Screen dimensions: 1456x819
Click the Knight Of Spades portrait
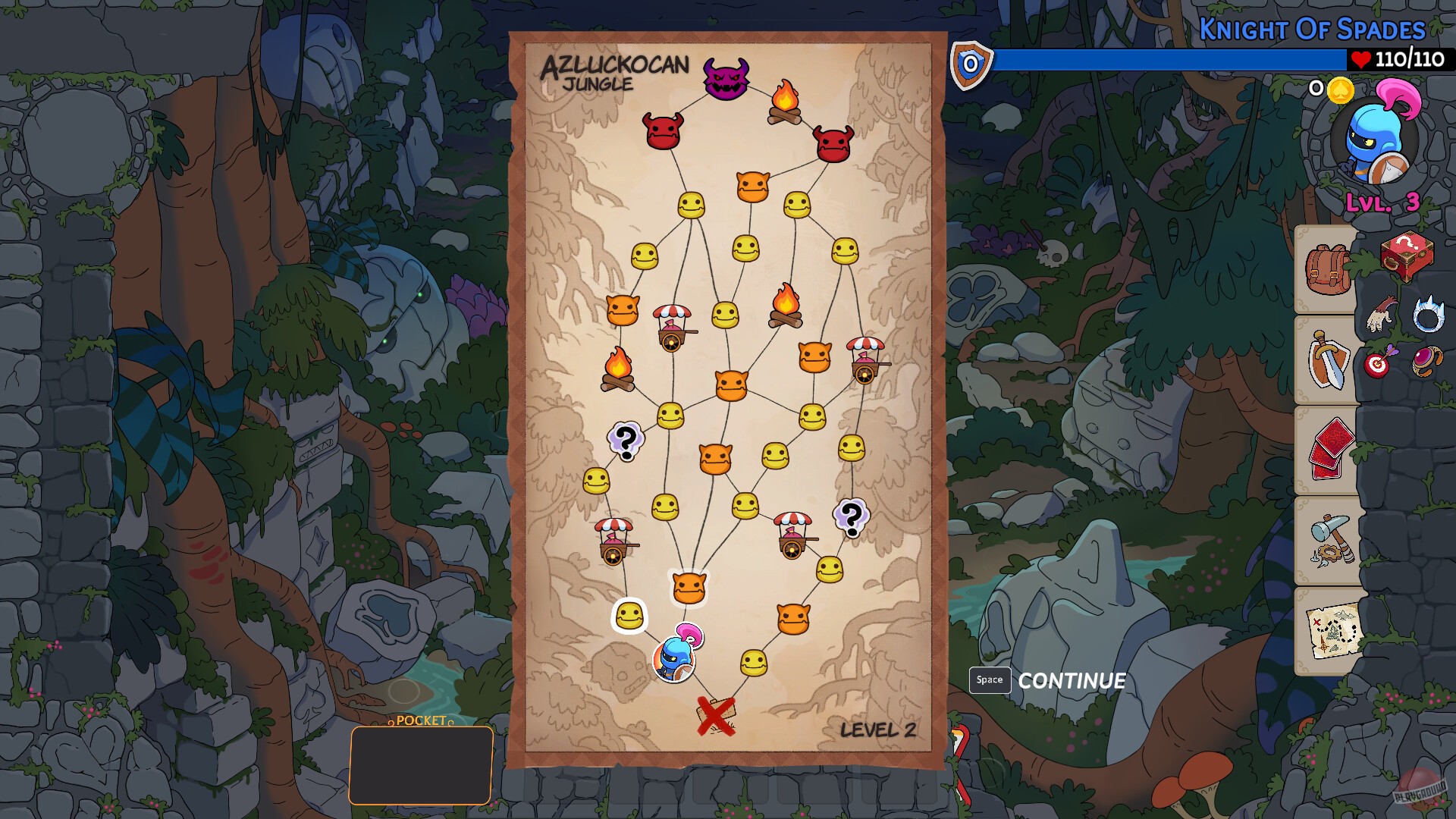pyautogui.click(x=1376, y=144)
